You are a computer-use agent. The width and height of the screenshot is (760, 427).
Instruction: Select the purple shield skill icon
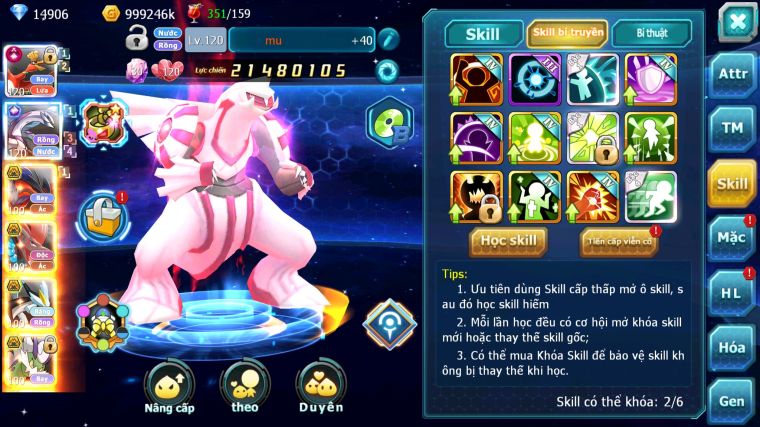pyautogui.click(x=651, y=78)
